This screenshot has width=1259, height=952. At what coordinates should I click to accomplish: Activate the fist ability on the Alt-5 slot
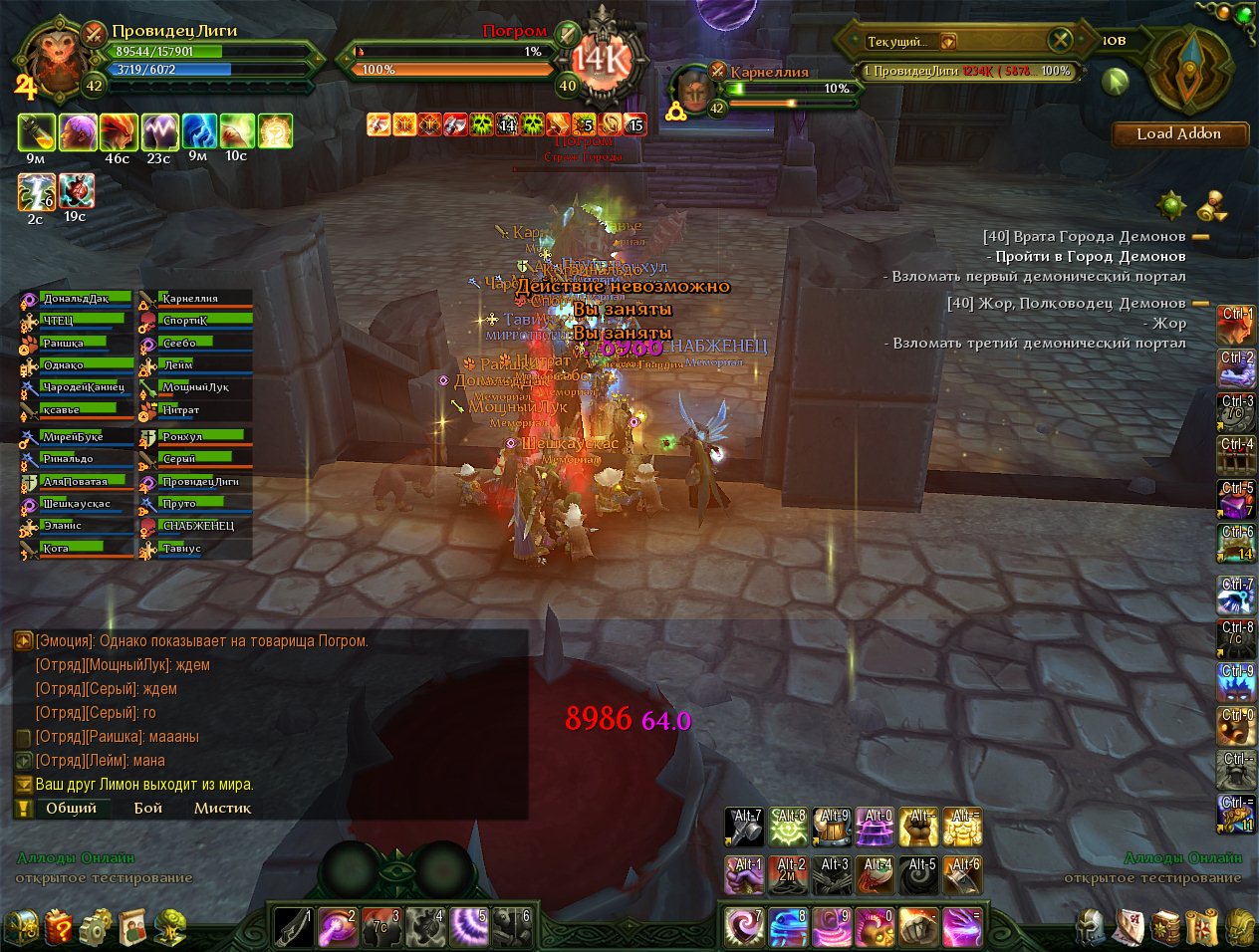(x=919, y=874)
